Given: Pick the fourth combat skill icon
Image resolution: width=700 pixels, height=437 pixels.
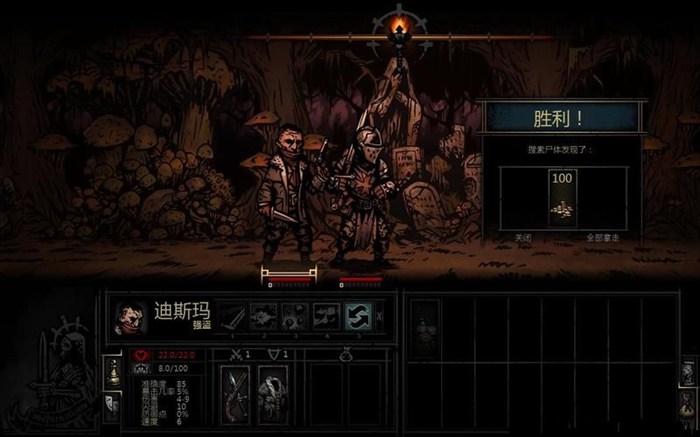Looking at the screenshot, I should [x=326, y=318].
